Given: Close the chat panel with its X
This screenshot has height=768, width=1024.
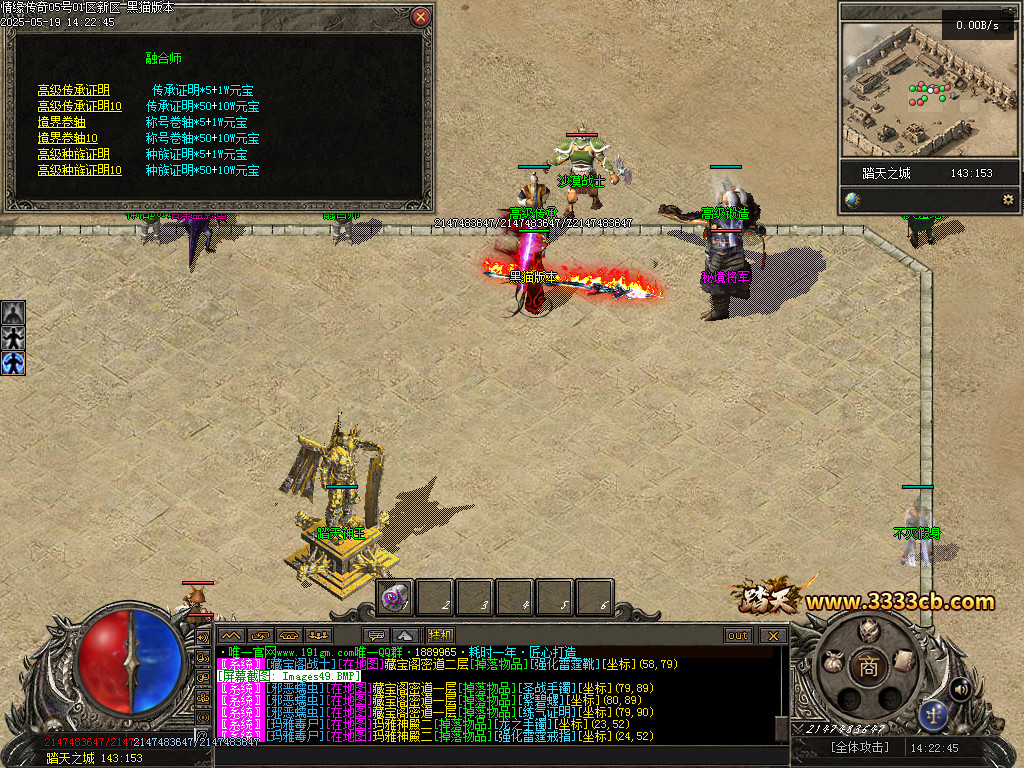Looking at the screenshot, I should point(772,635).
